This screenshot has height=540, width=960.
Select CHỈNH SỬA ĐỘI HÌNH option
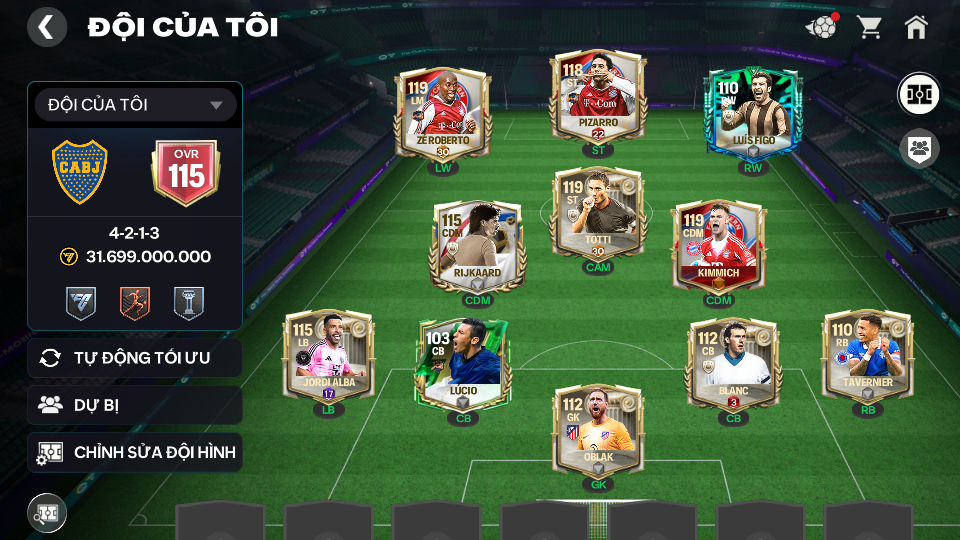pyautogui.click(x=135, y=452)
